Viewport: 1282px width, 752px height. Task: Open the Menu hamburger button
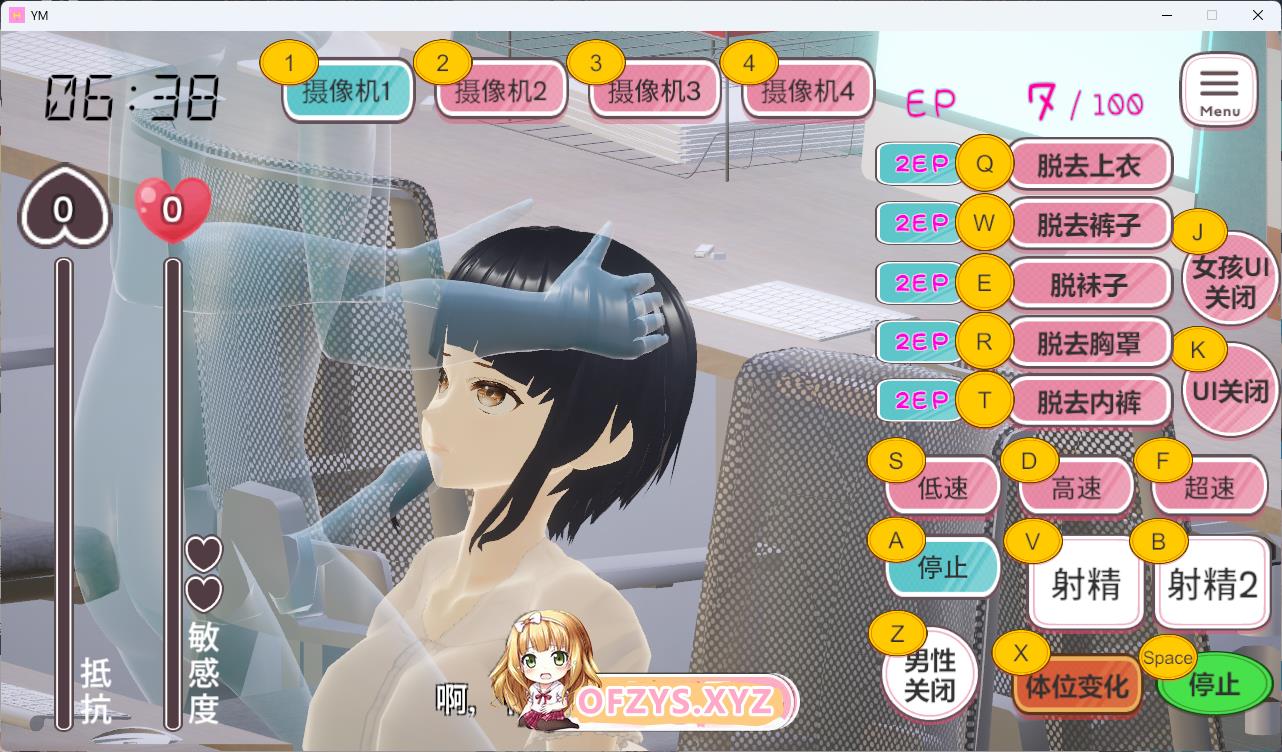1219,90
